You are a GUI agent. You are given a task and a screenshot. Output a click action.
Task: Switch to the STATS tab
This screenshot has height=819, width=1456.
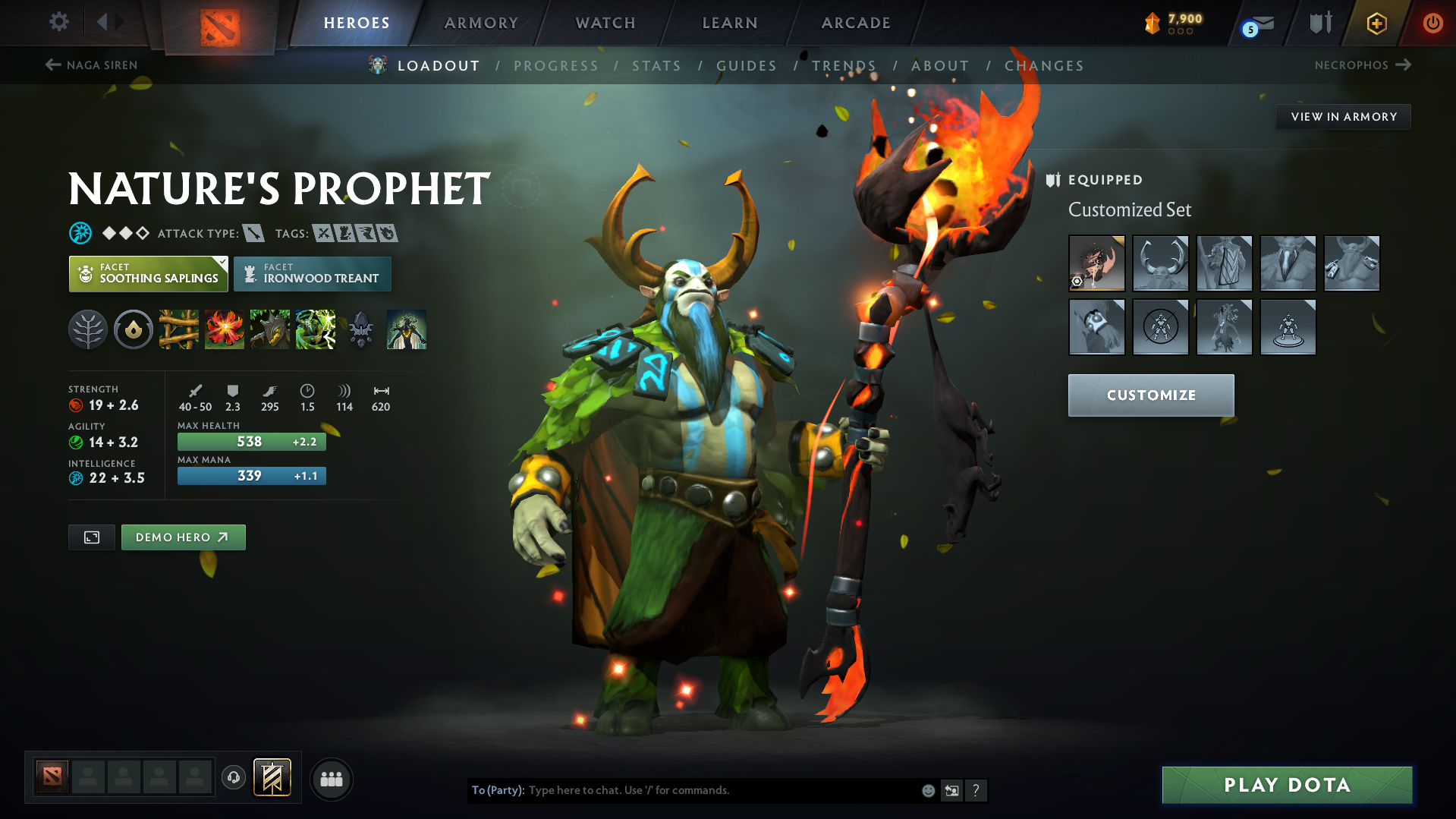(656, 66)
